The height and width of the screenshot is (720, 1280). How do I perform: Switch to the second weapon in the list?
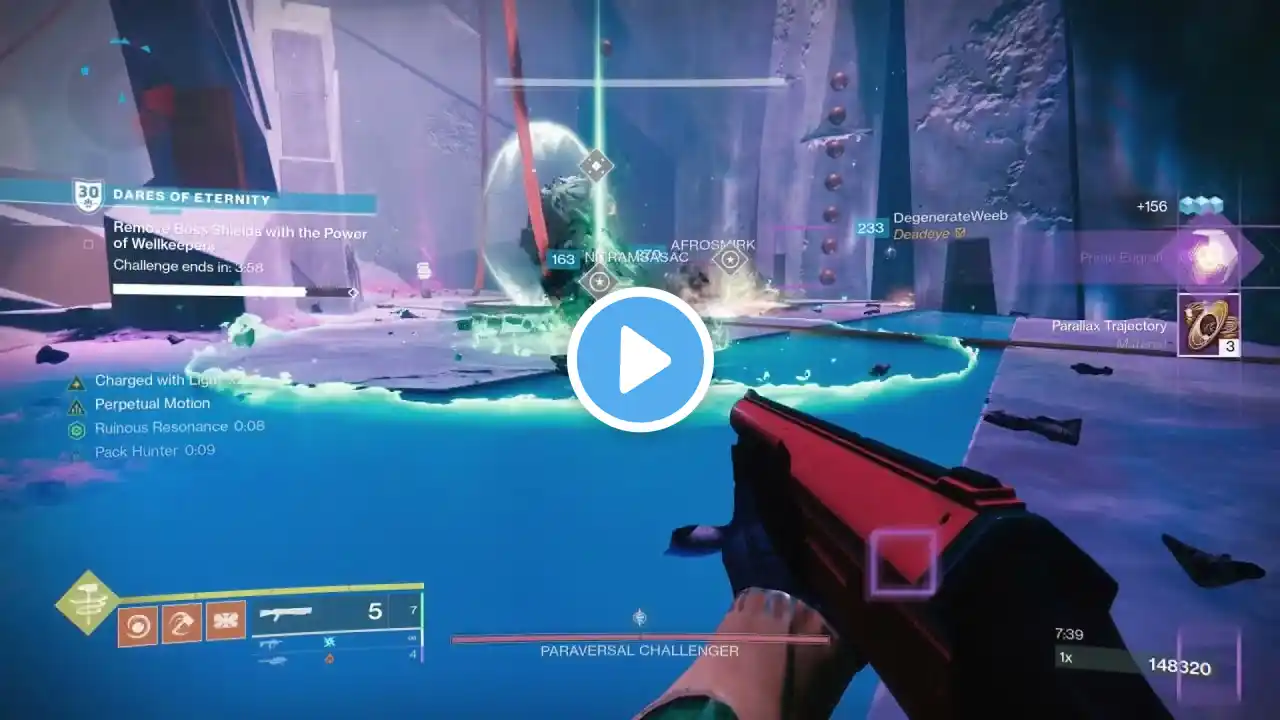[x=272, y=645]
